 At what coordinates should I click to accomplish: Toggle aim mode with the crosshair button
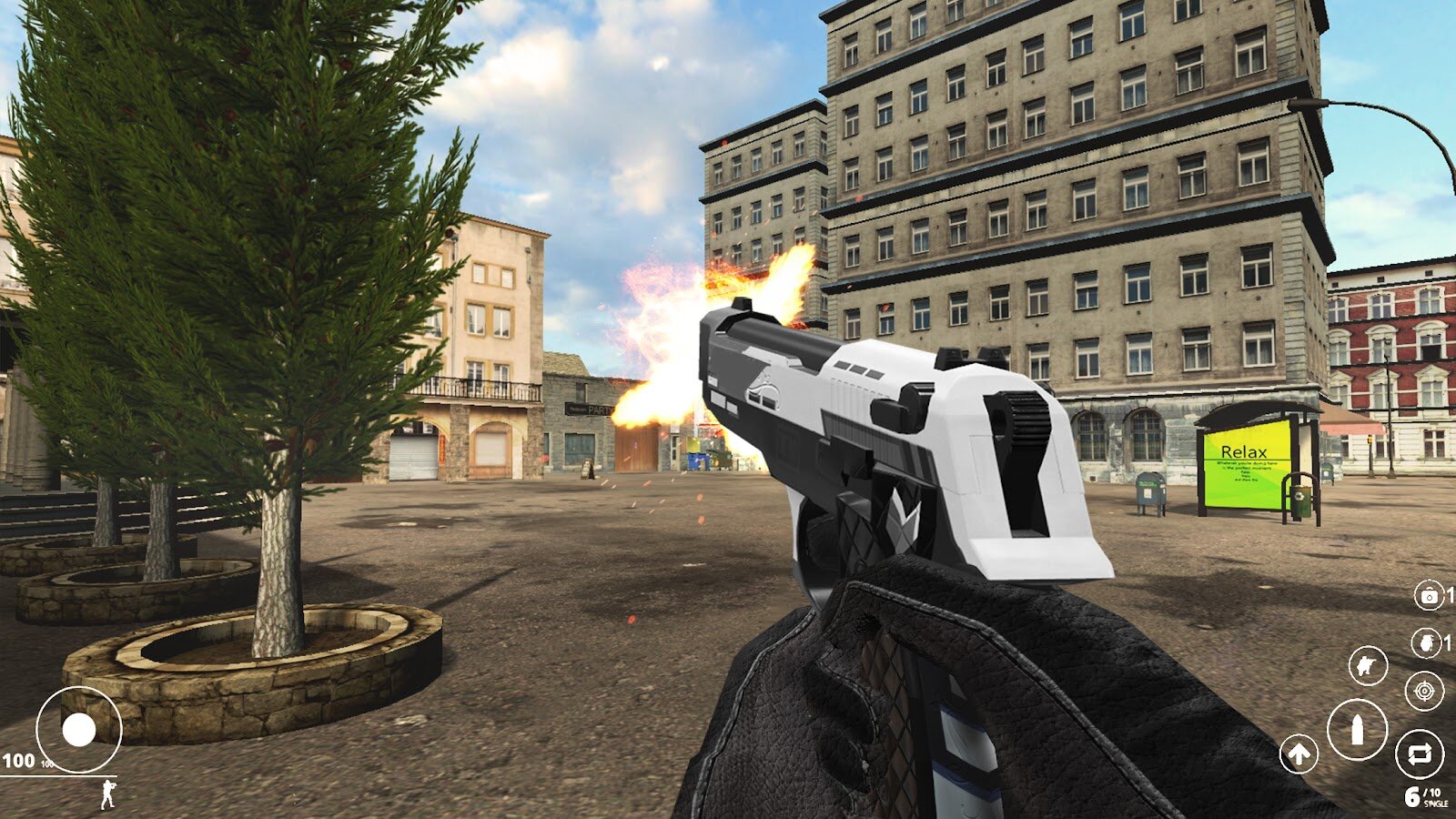pos(1422,690)
